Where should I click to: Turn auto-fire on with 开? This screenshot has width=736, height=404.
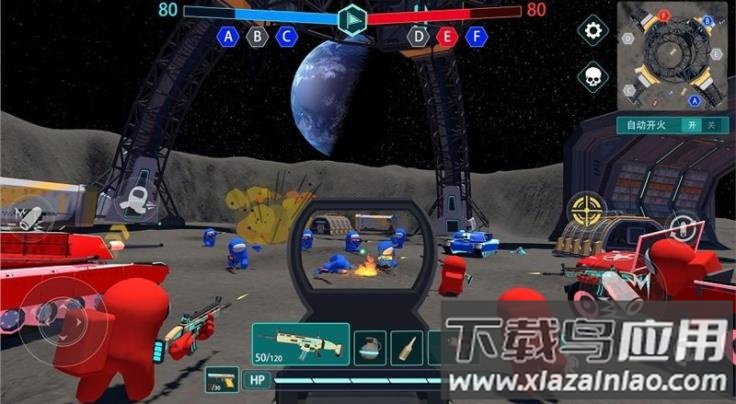(x=689, y=125)
